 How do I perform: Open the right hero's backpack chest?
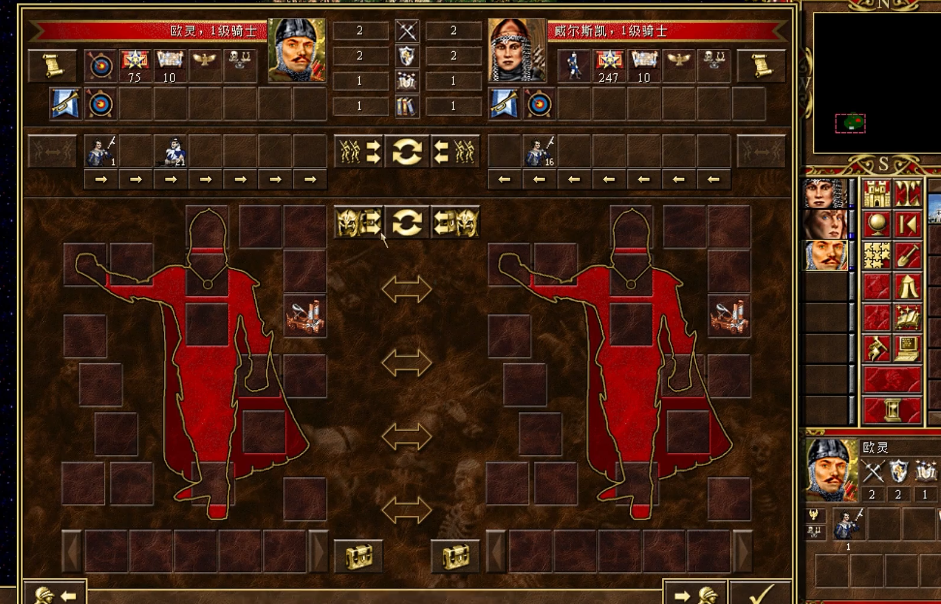455,555
